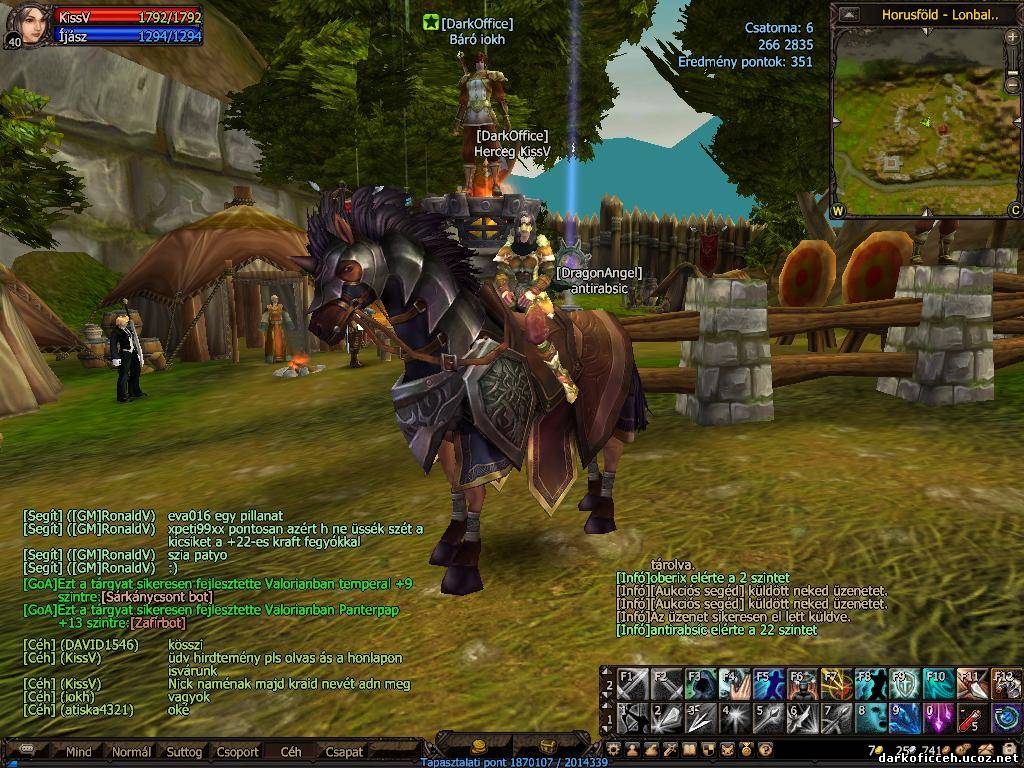Use the F9 shield skill
The image size is (1024, 768).
[903, 685]
